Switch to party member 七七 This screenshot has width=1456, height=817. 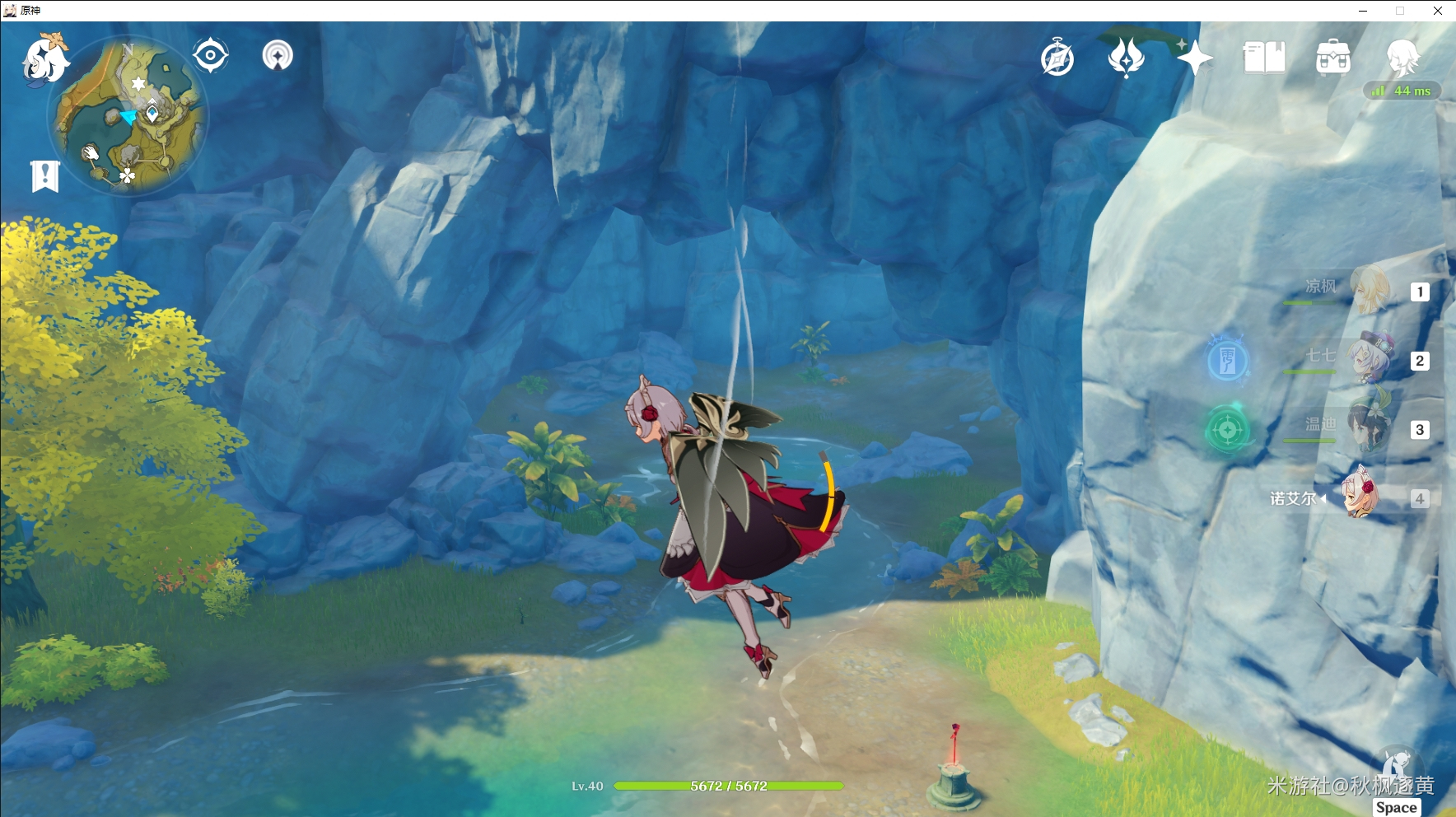[1368, 360]
